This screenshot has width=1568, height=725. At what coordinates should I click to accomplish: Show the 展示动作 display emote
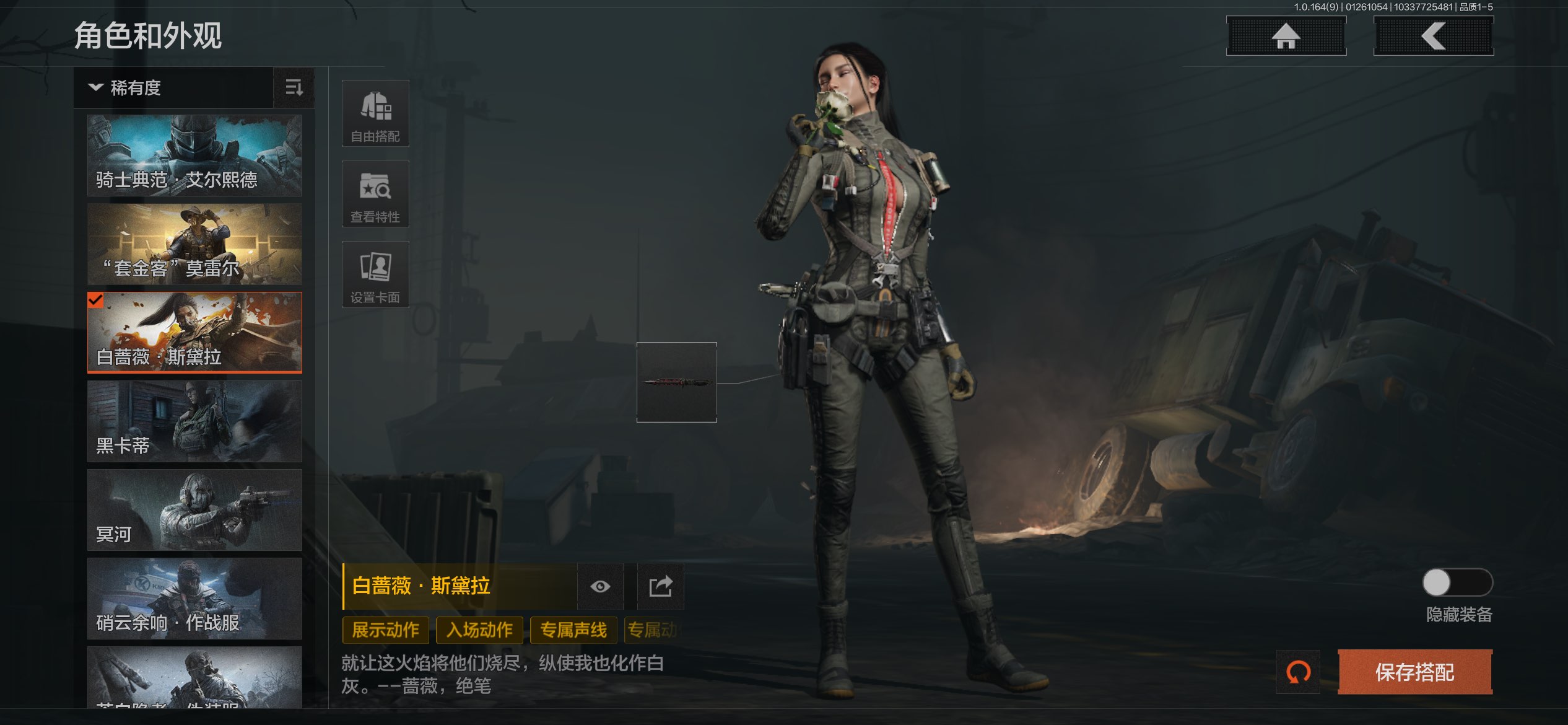[385, 630]
